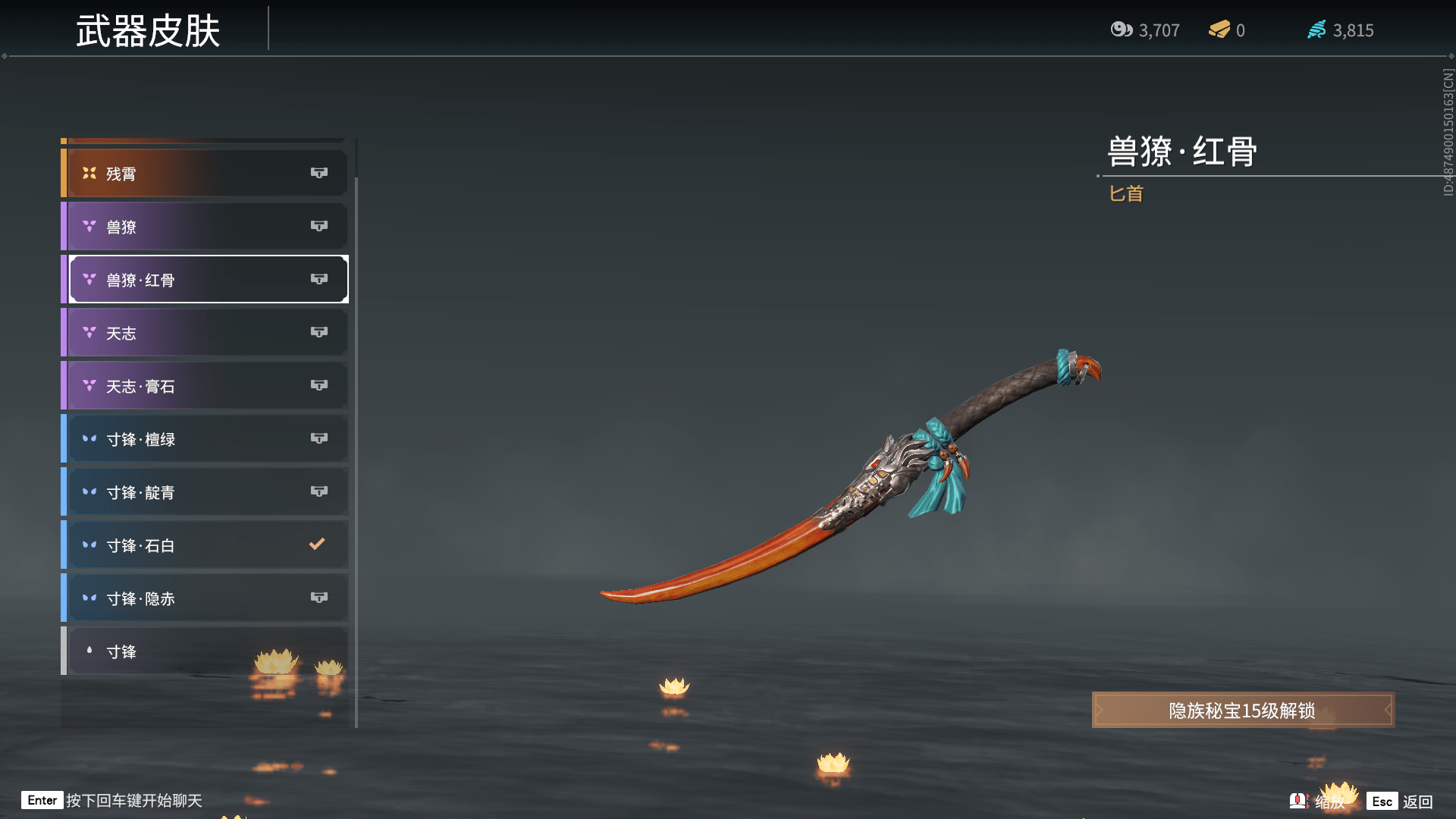Select the 天志·膏石 skin
Viewport: 1456px width, 819px height.
(205, 386)
